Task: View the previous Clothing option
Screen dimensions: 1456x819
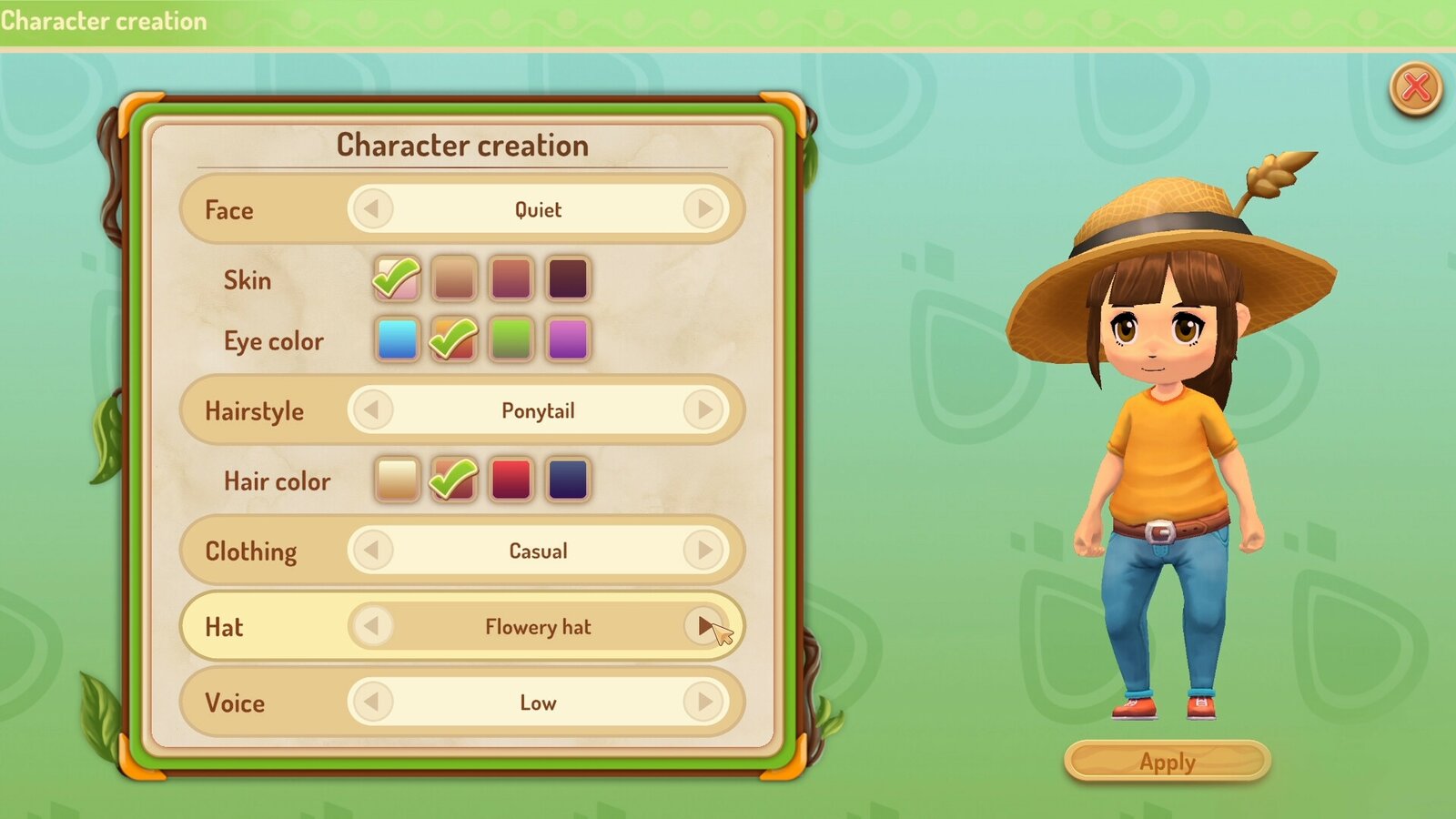Action: (x=372, y=551)
